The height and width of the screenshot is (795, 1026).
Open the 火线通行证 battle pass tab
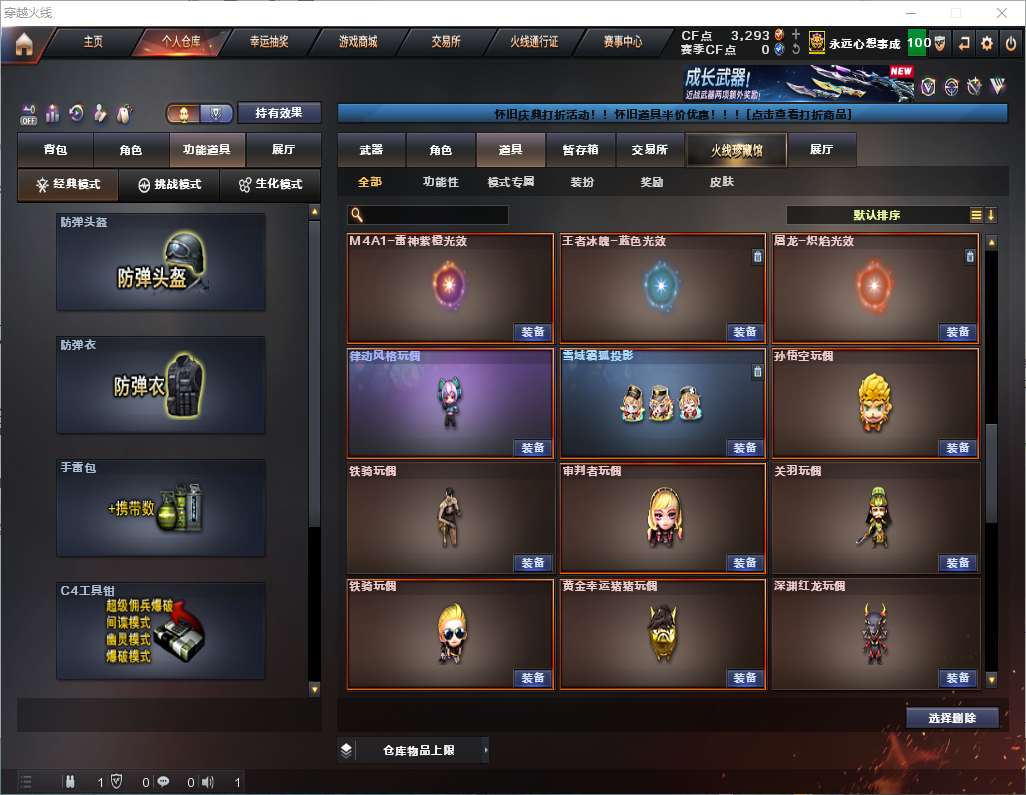pos(534,42)
